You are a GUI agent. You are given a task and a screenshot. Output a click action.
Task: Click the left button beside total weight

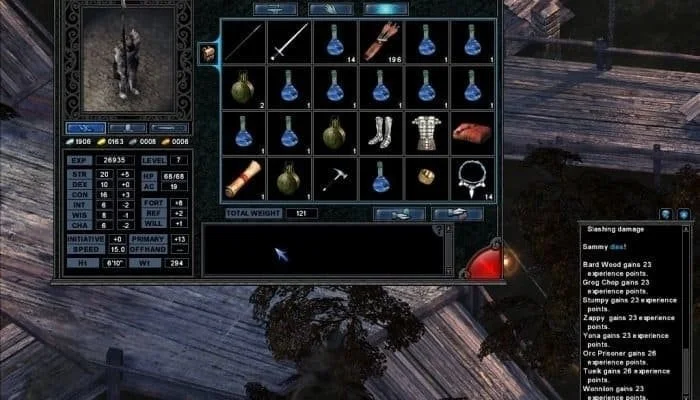399,213
